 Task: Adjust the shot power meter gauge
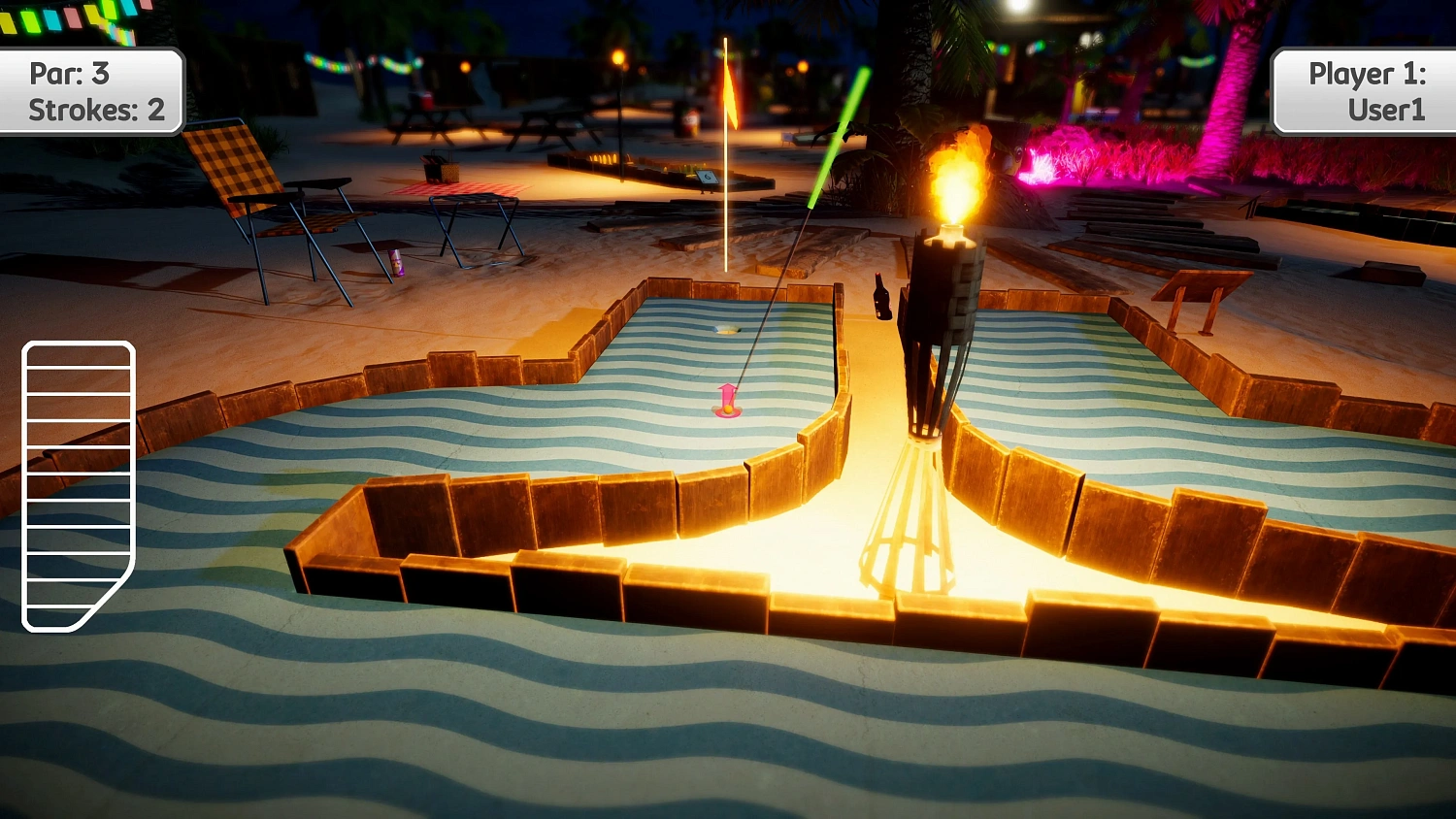(x=78, y=485)
